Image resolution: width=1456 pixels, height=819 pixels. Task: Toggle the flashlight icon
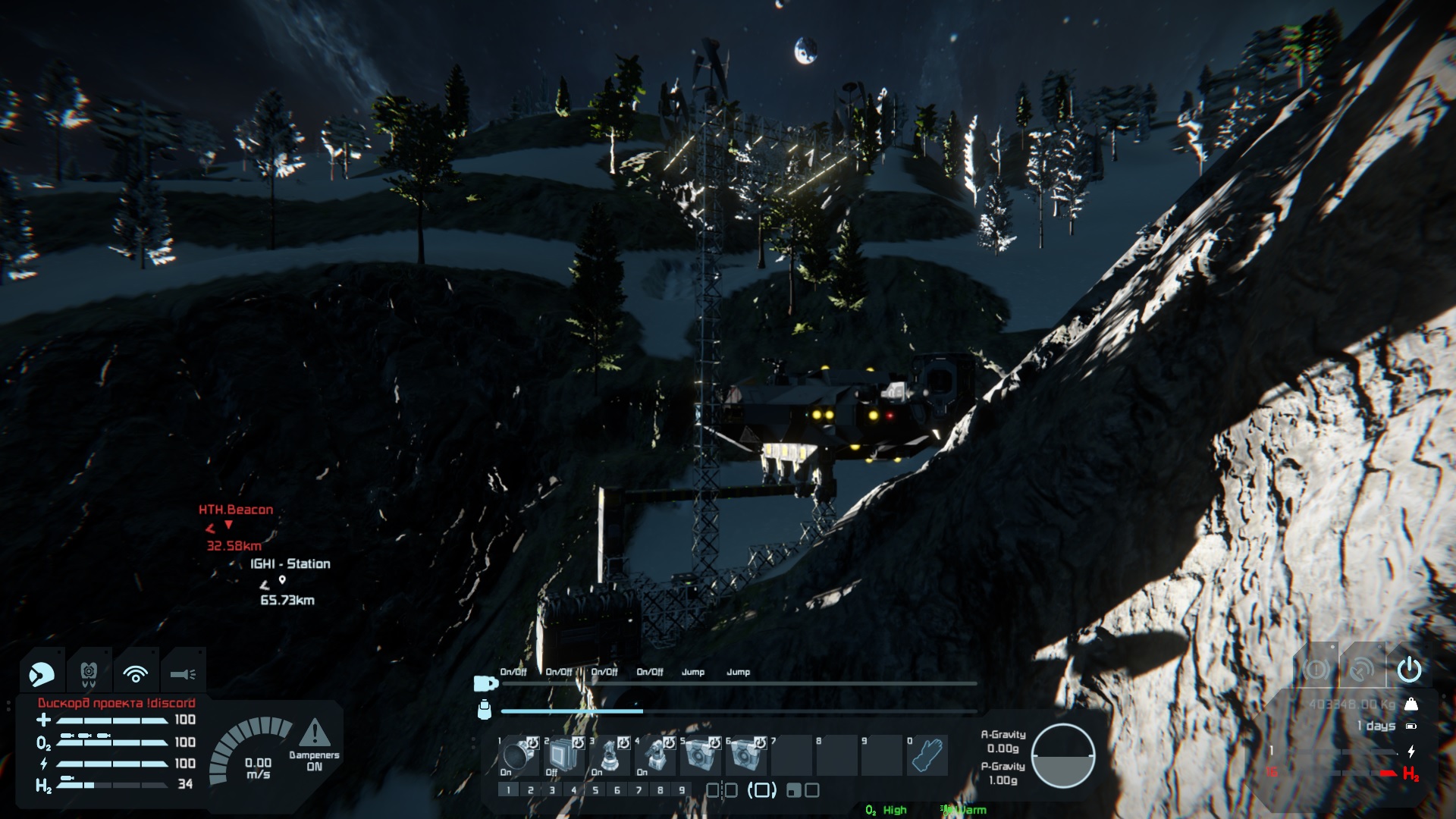(x=183, y=673)
